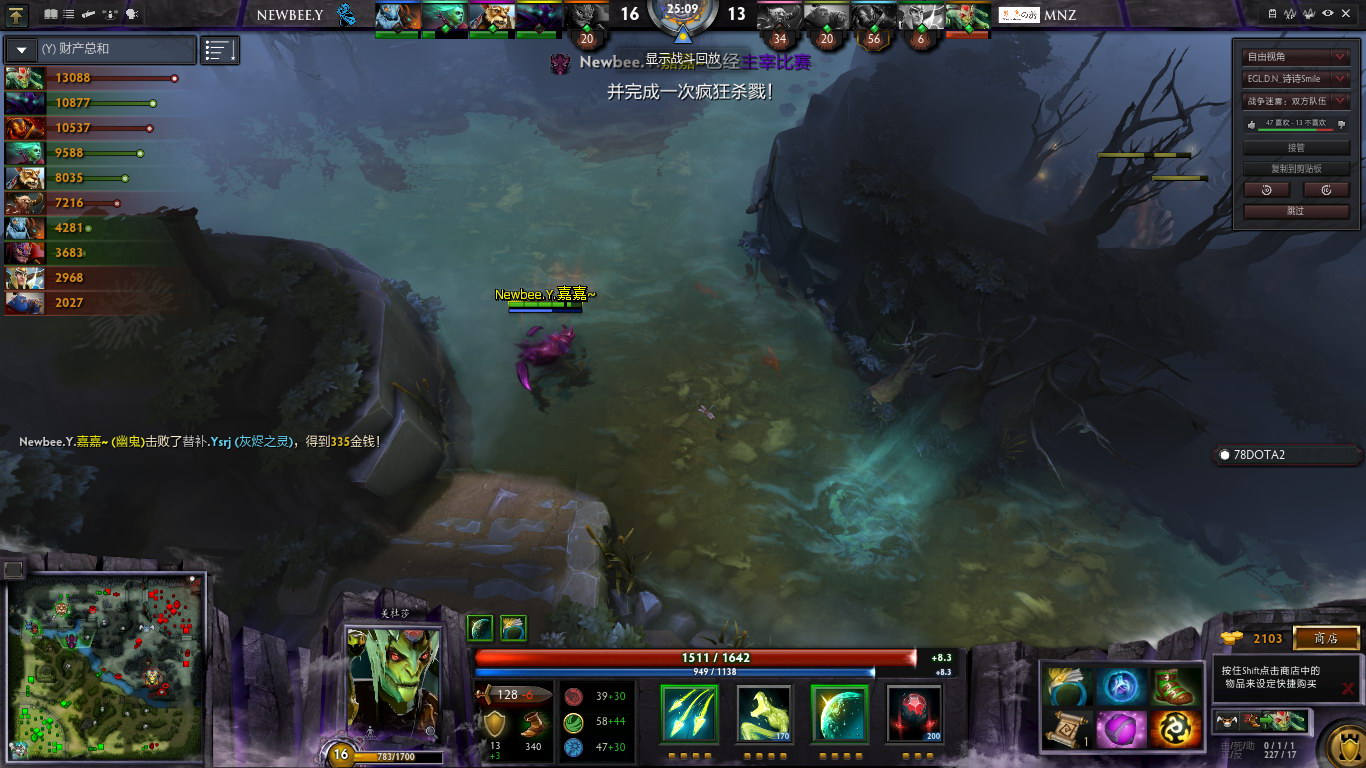Expand the EGL.D.N 诗诗Smile caster dropdown
The image size is (1366, 768).
(x=1296, y=78)
